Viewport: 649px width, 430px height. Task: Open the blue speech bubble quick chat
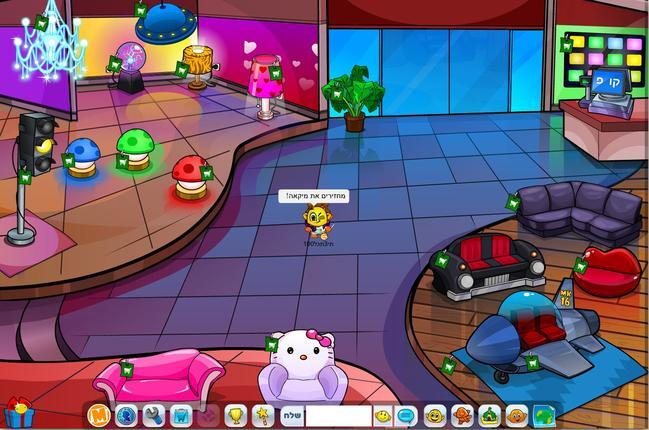click(x=407, y=414)
